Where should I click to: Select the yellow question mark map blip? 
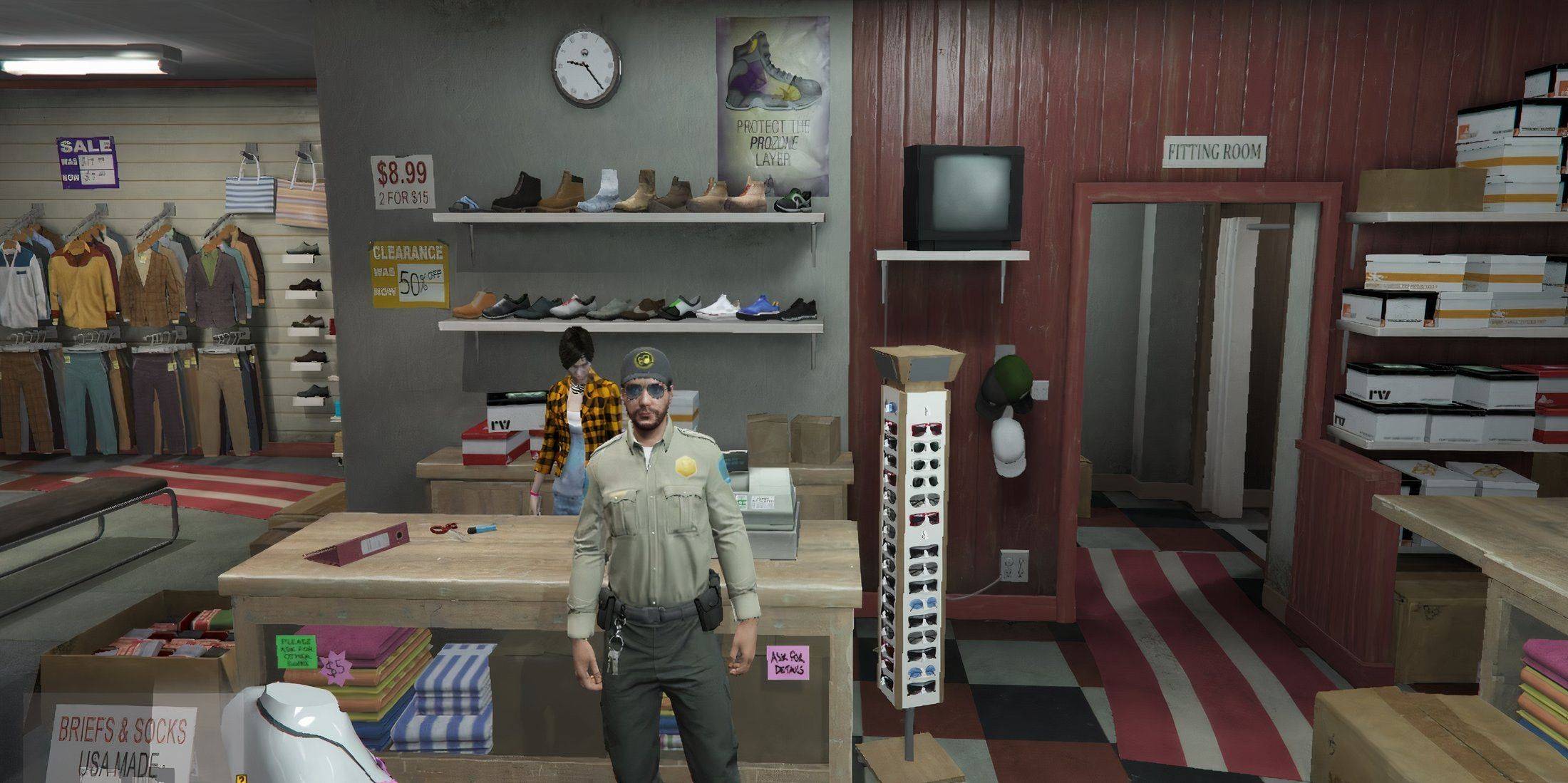pyautogui.click(x=240, y=778)
